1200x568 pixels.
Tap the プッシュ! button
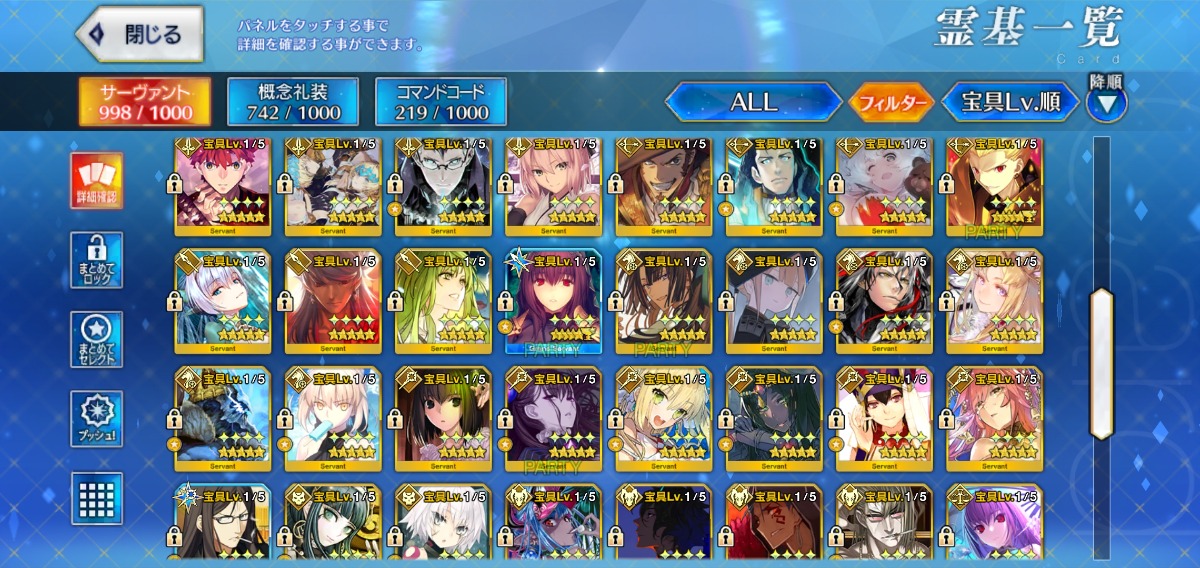[x=97, y=419]
